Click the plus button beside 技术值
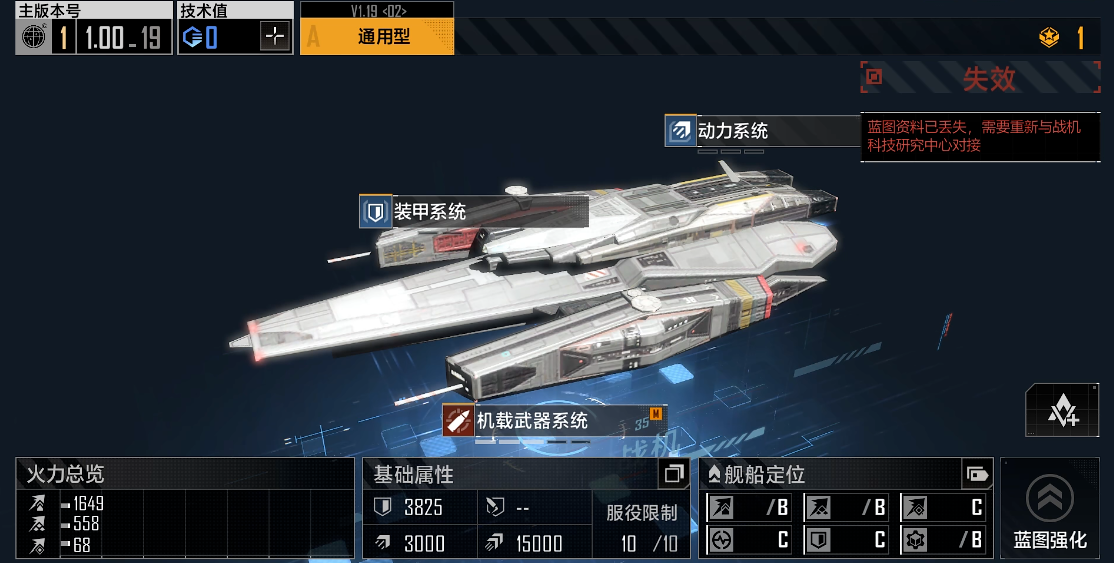 click(x=275, y=38)
